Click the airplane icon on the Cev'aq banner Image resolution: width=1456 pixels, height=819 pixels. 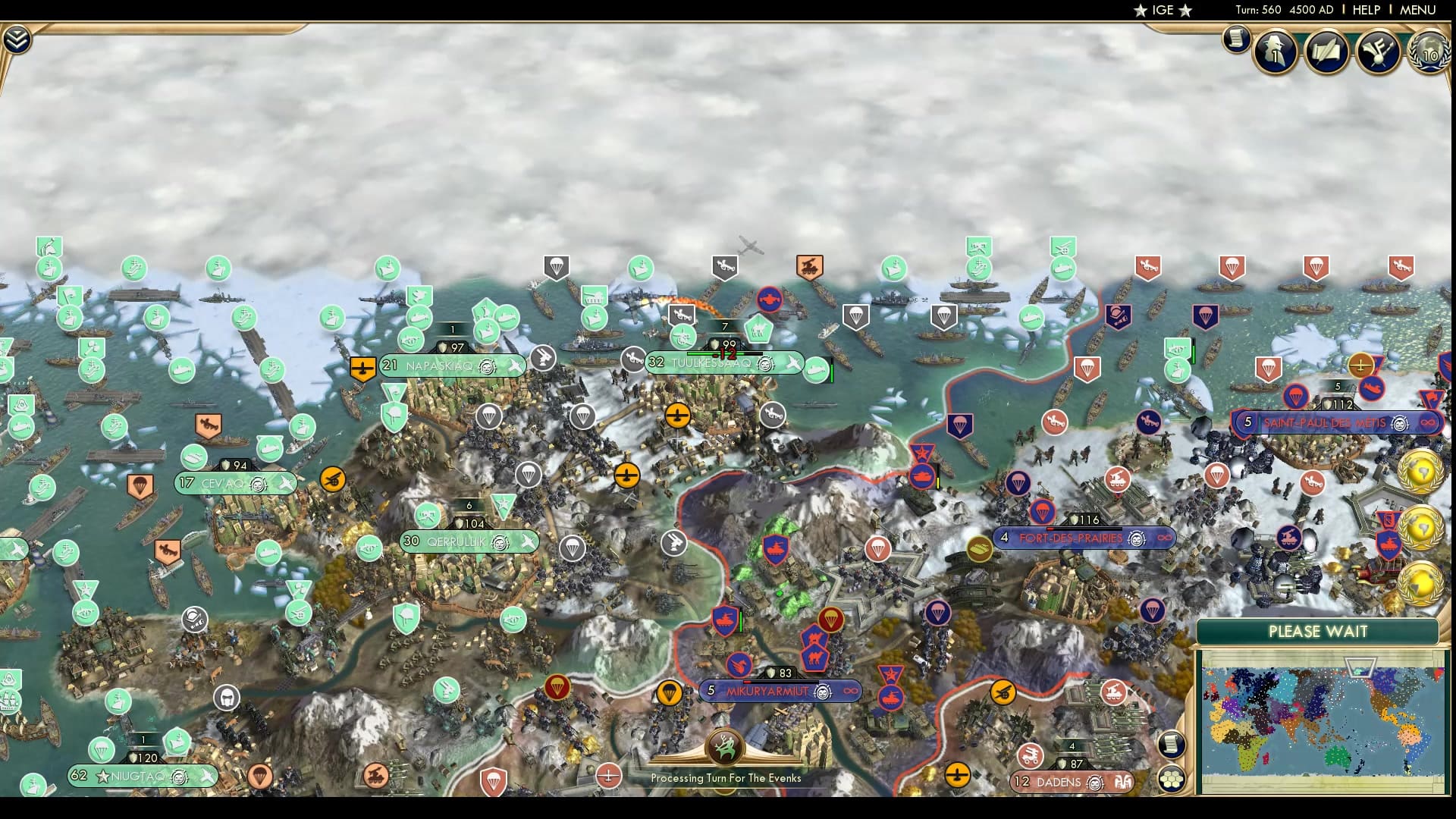(284, 482)
